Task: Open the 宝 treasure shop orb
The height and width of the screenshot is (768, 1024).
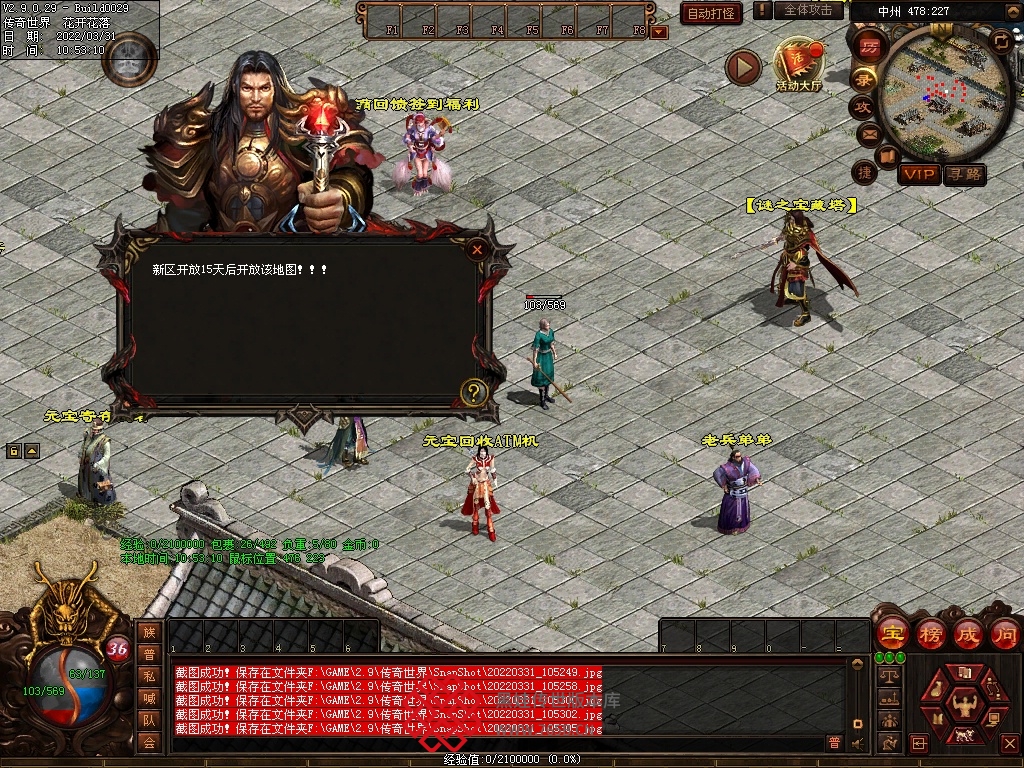Action: 892,634
